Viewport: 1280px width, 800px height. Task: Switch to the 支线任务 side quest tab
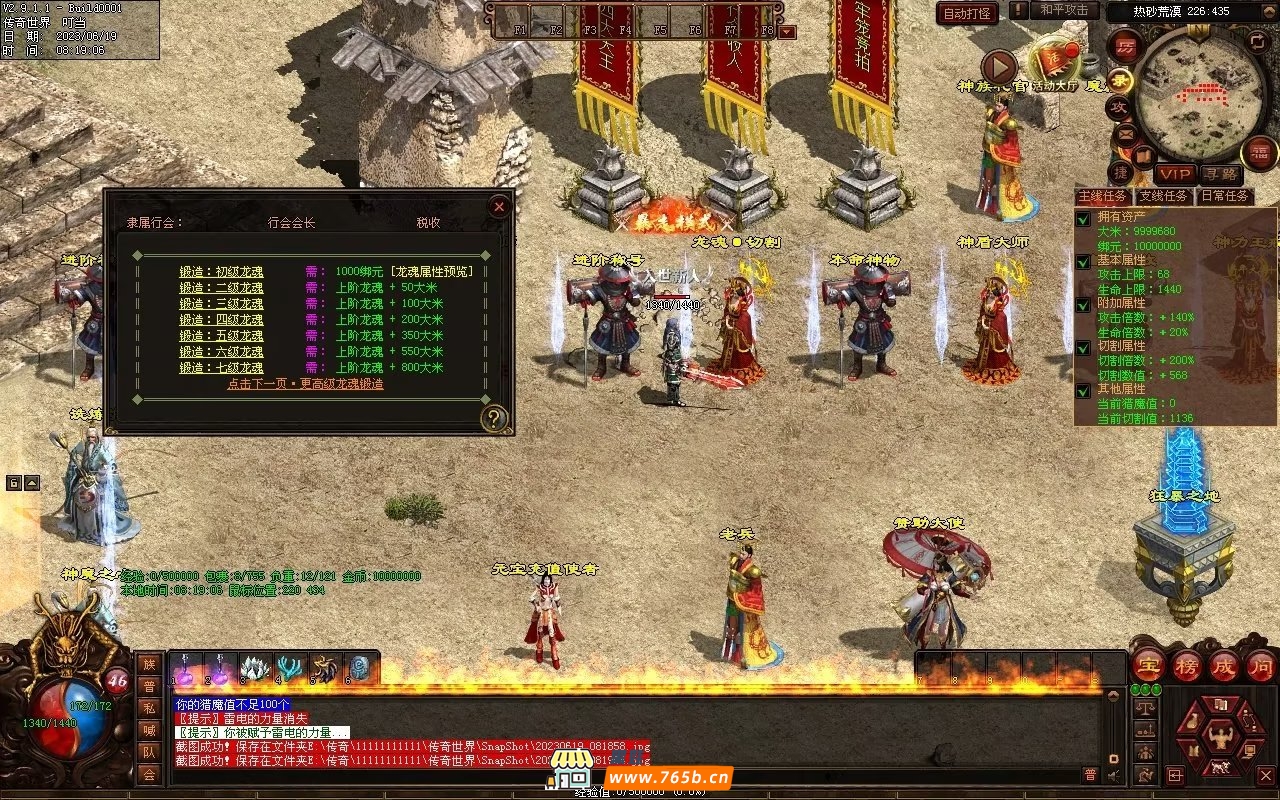click(x=1164, y=197)
